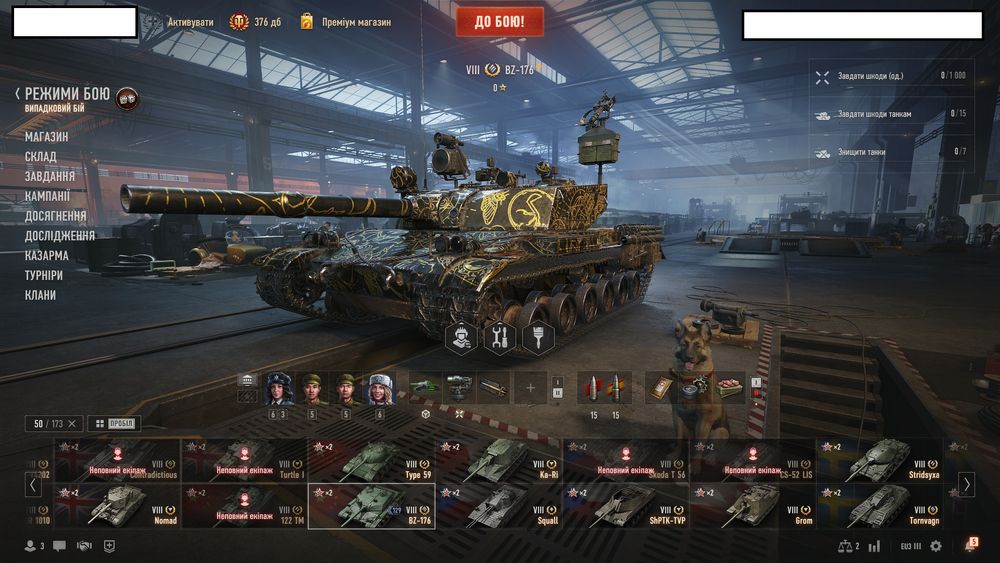Show the ДОСЯГНЕННЯ achievements page
Screen dimensions: 1000x563
pyautogui.click(x=56, y=216)
